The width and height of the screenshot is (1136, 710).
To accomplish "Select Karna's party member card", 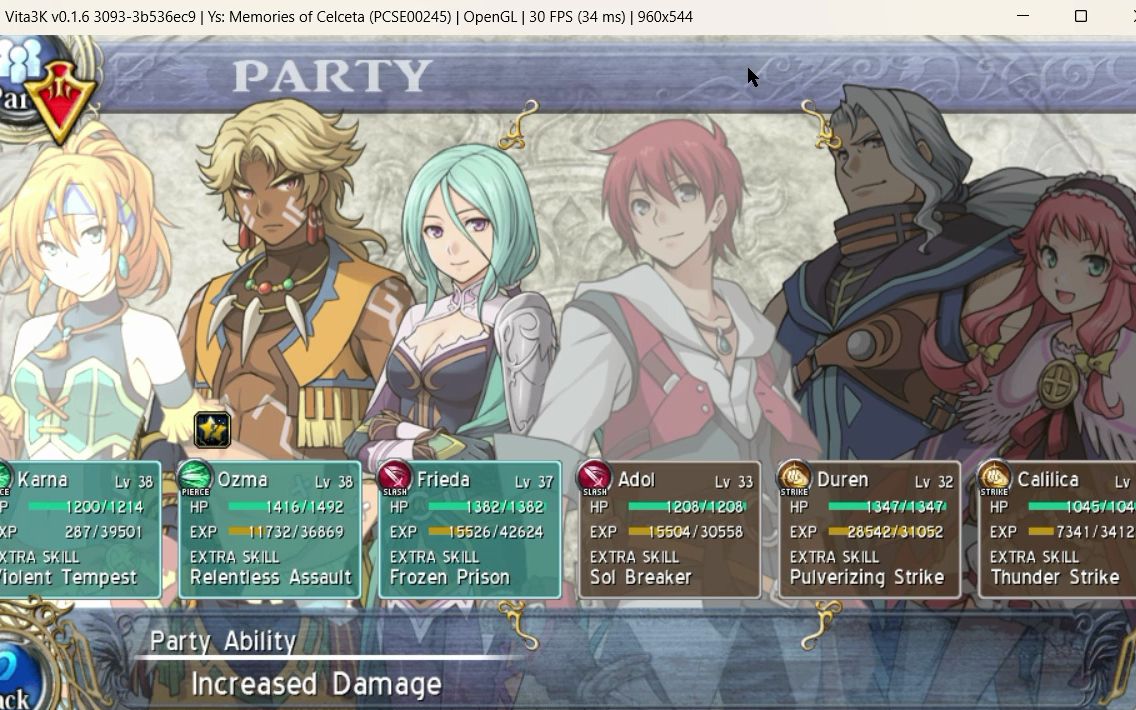I will click(80, 529).
